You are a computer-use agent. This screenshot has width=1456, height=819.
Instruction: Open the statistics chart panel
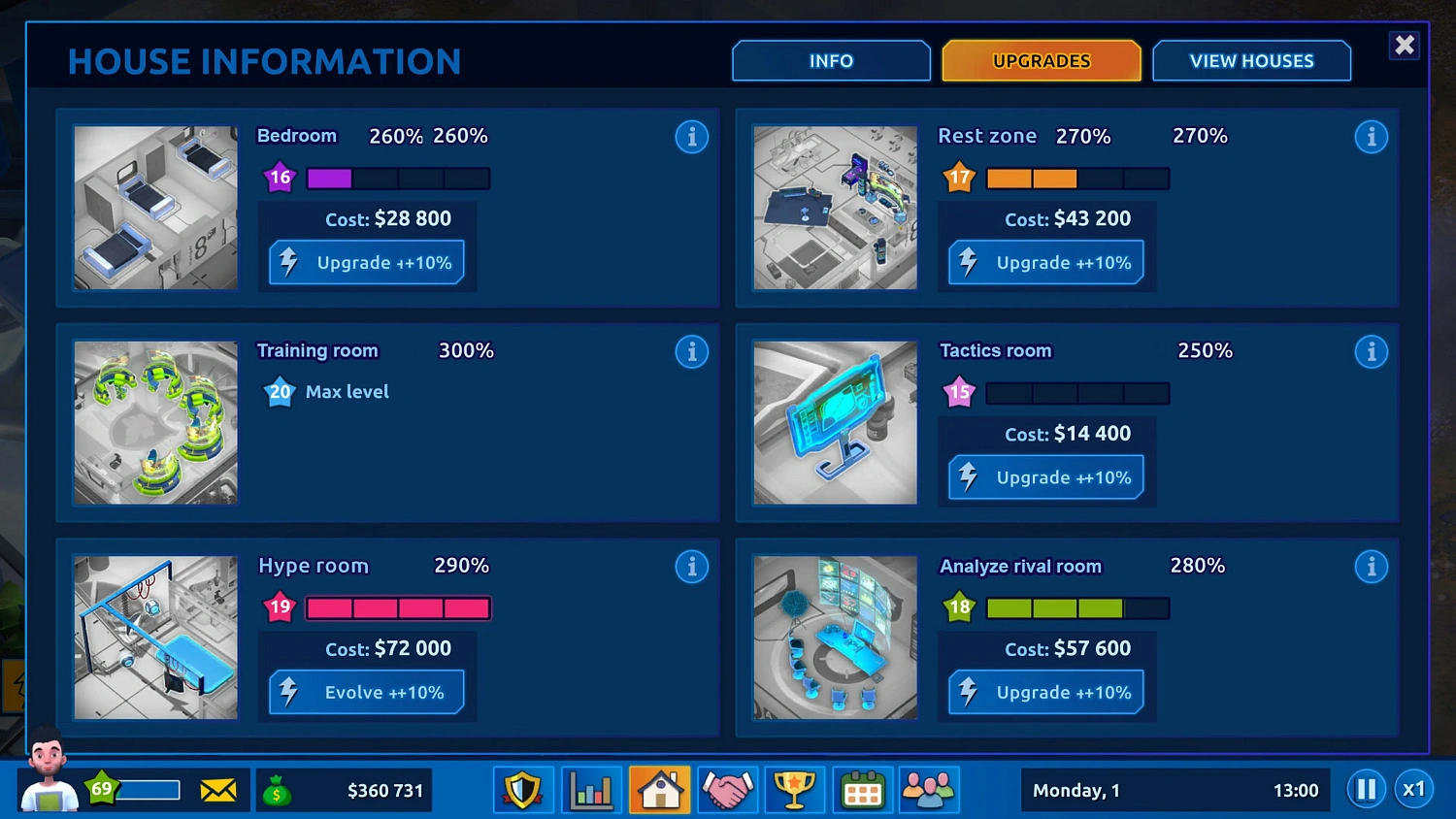click(x=591, y=789)
